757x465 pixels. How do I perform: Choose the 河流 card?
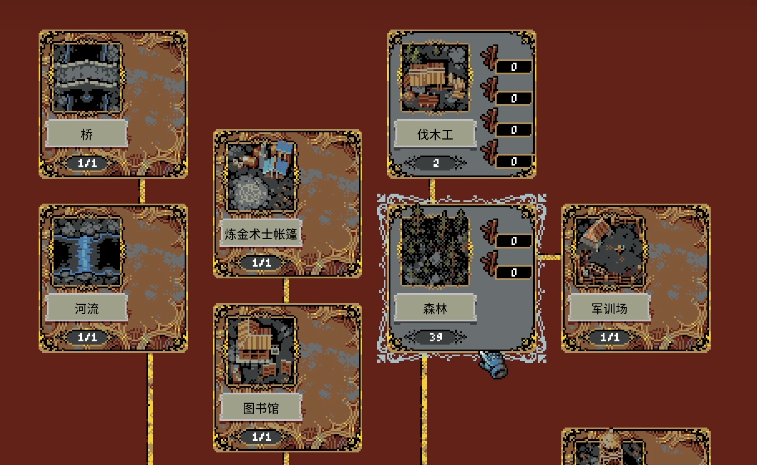point(112,278)
